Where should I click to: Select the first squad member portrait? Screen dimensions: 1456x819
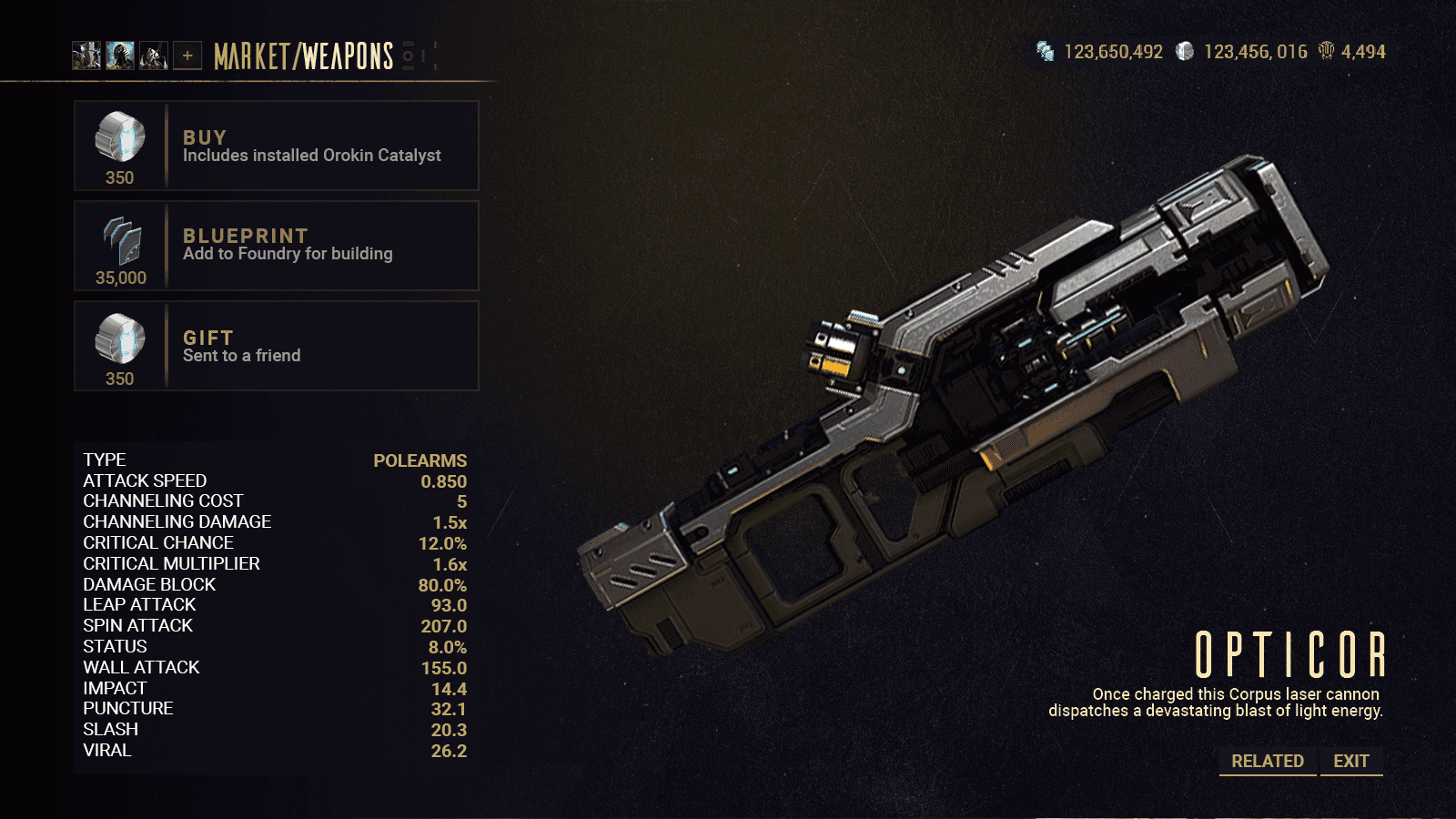point(86,56)
